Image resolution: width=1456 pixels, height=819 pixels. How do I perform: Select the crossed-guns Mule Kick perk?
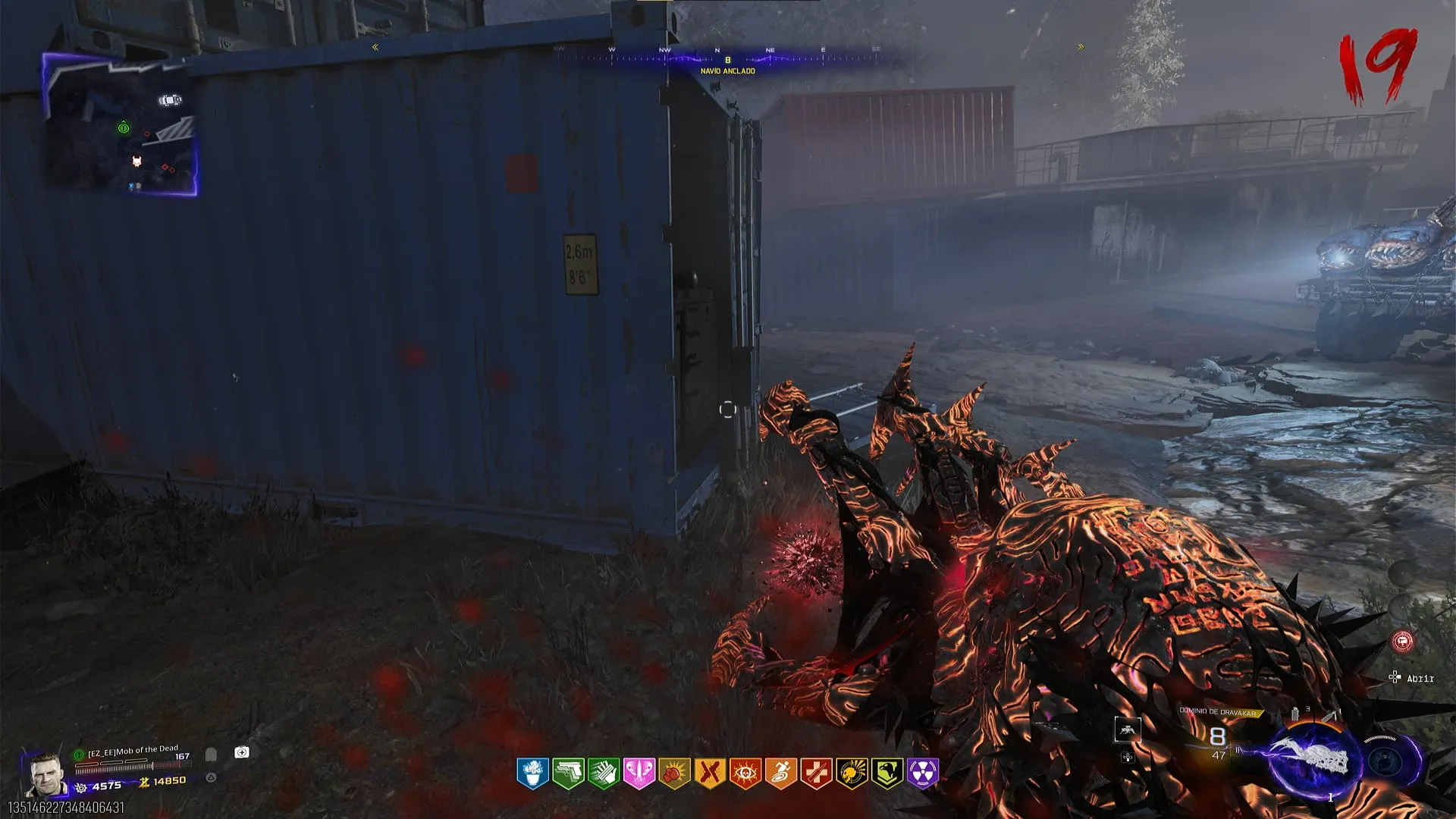pyautogui.click(x=710, y=773)
